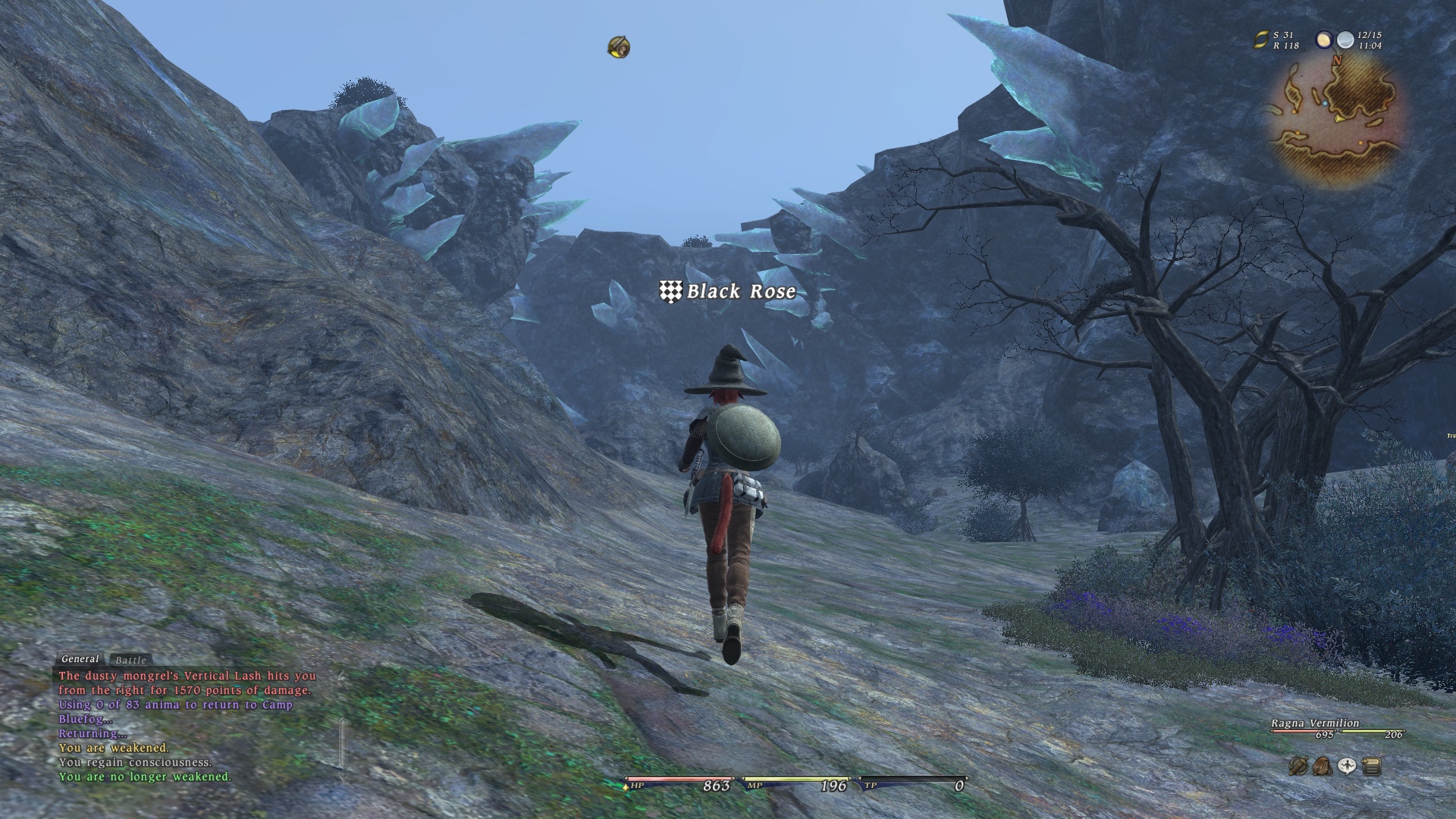Select the General chat log tab

(80, 659)
